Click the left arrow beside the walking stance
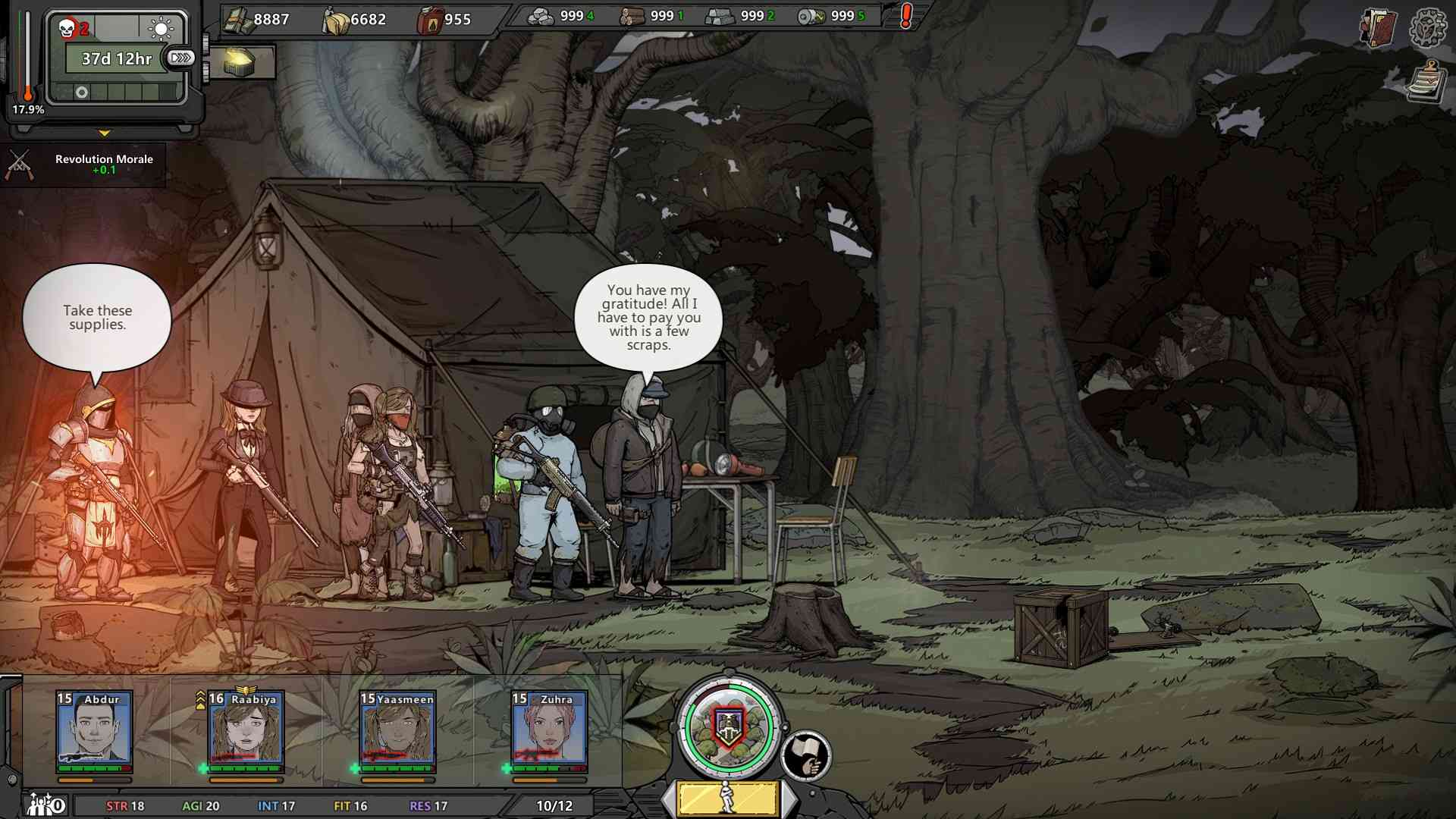This screenshot has height=819, width=1456. pyautogui.click(x=669, y=799)
